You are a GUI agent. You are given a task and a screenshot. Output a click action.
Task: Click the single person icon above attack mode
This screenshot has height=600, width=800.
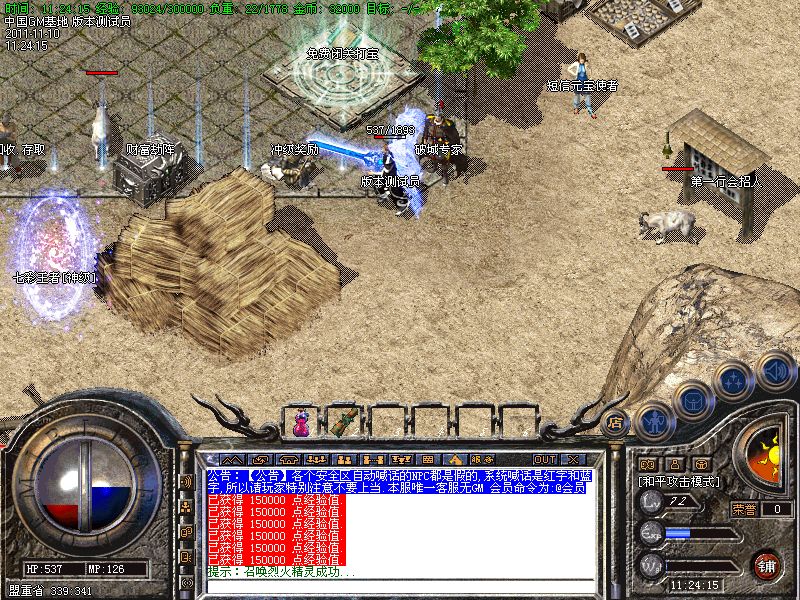coord(675,464)
